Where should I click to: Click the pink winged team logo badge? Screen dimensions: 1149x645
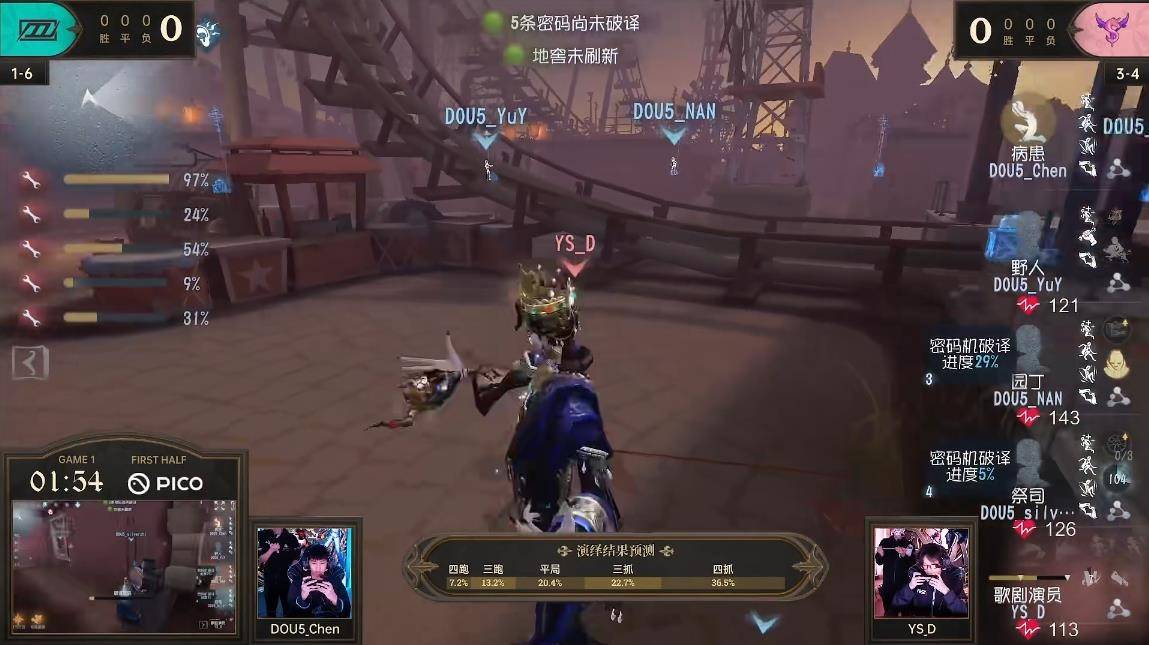click(x=1108, y=29)
